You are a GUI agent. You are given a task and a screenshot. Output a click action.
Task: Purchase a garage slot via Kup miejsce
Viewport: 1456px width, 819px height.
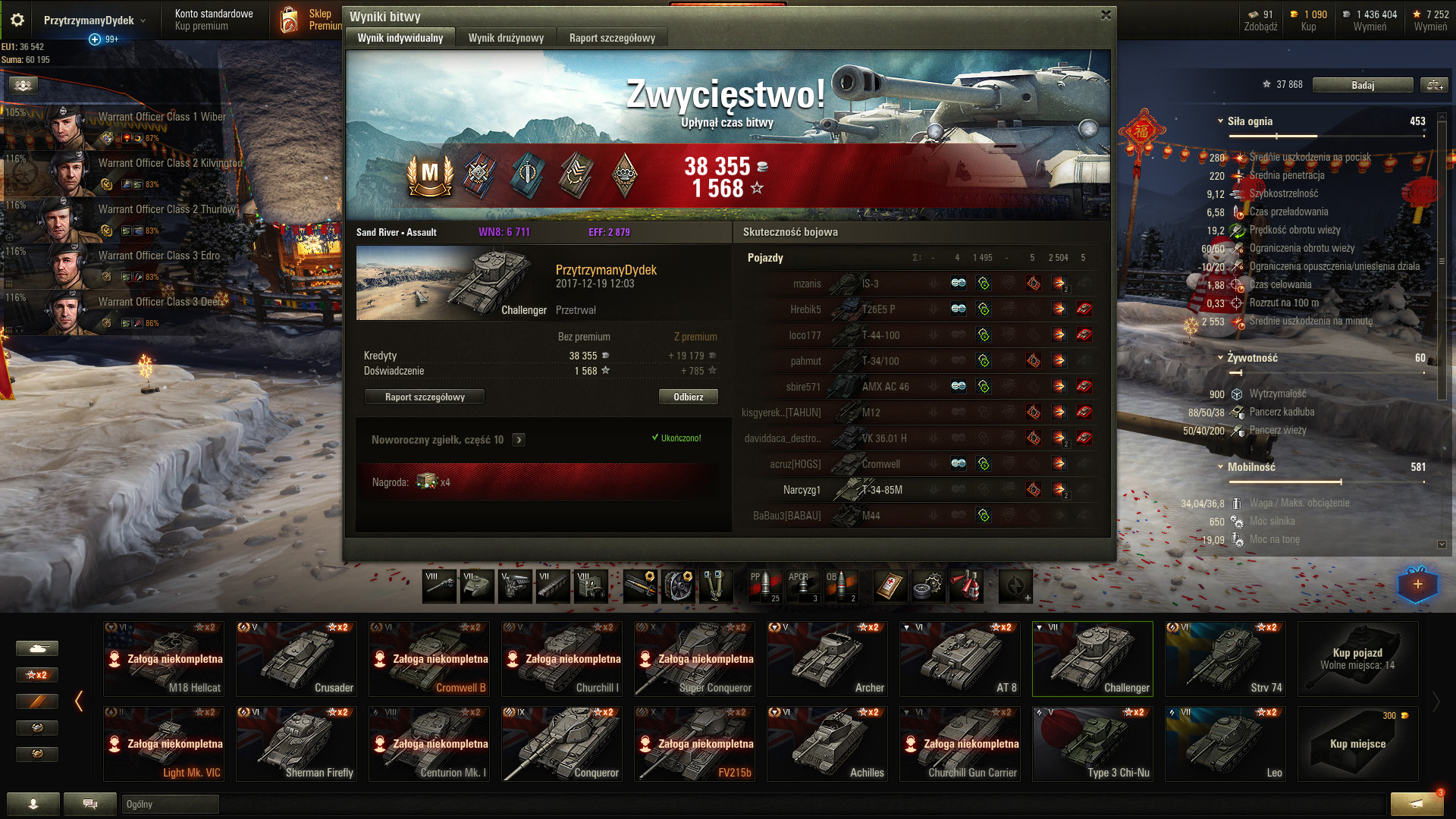(1357, 744)
